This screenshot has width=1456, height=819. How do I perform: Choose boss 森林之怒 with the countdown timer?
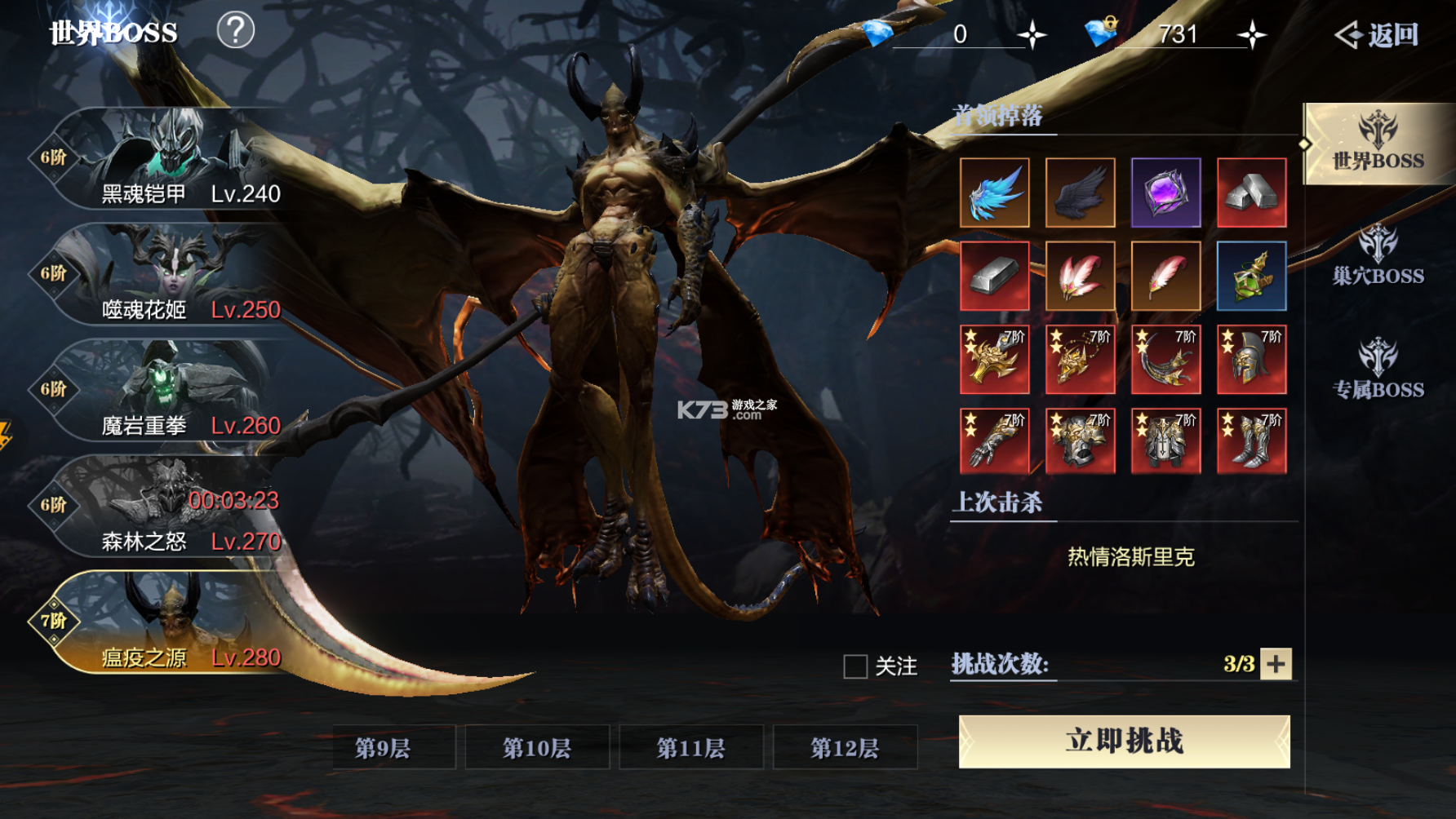point(163,520)
